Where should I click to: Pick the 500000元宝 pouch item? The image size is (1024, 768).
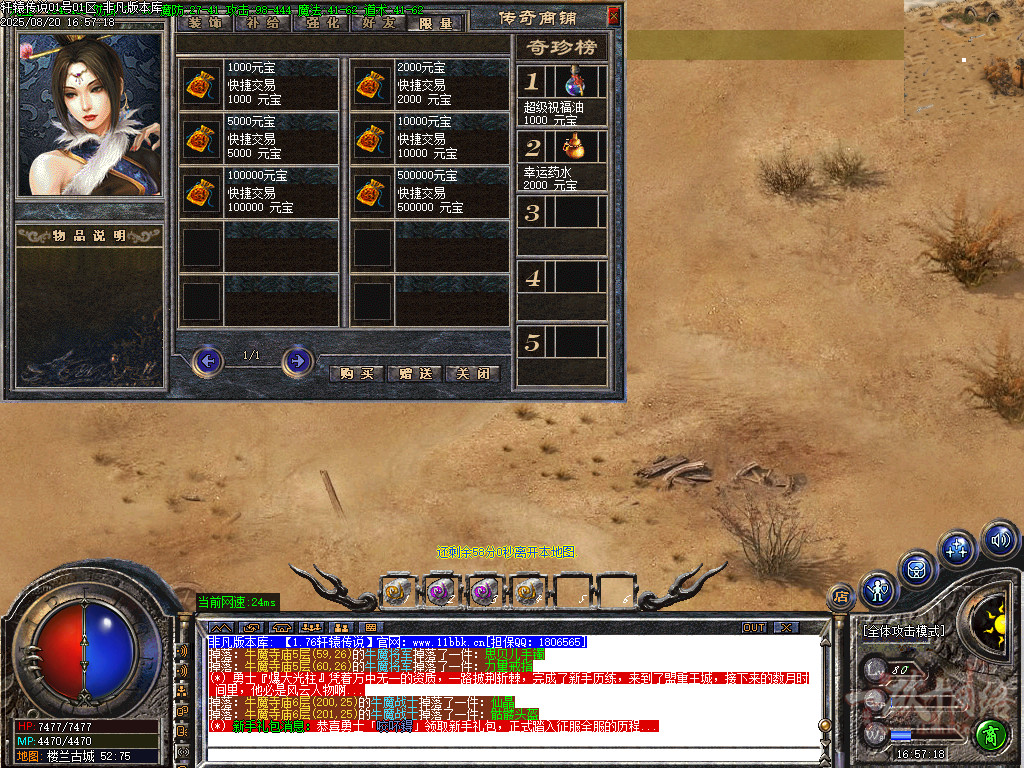click(372, 194)
